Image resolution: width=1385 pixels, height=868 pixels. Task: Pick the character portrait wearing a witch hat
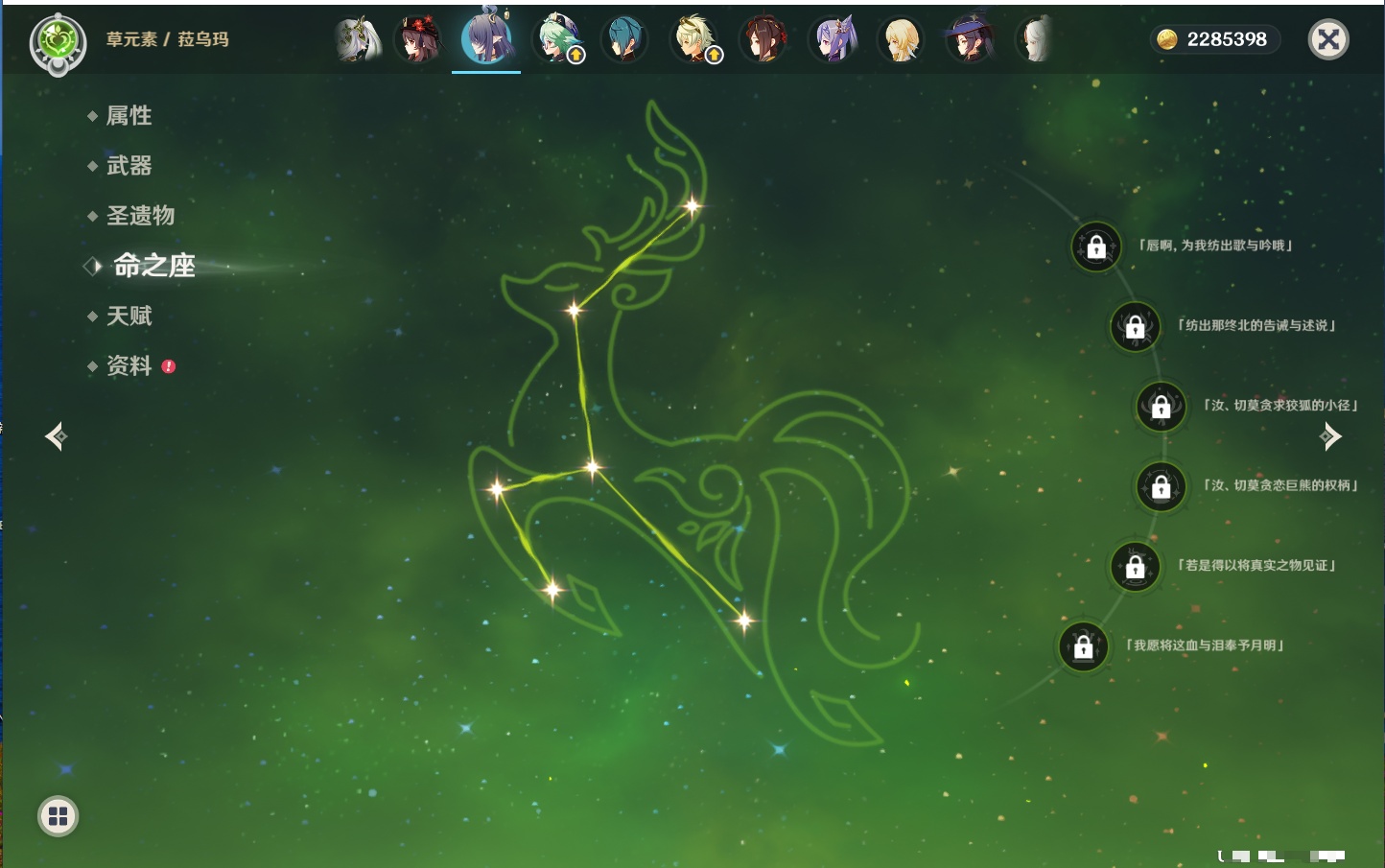coord(970,40)
